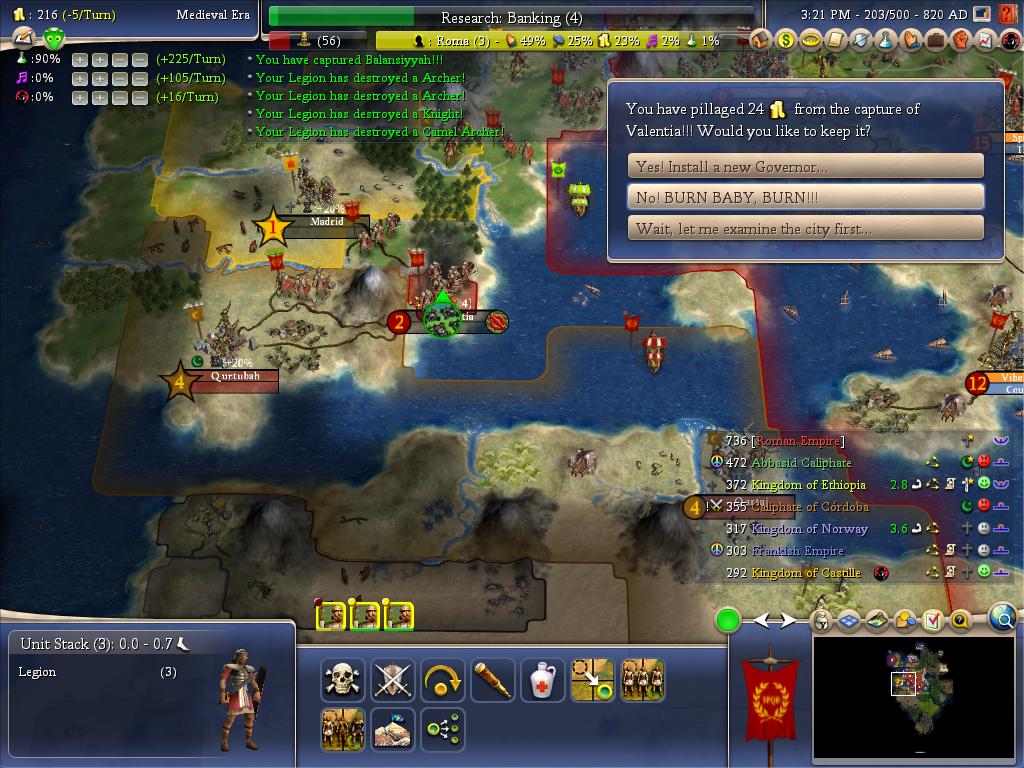Open the event log notepad icon
This screenshot has width=1024, height=768.
pyautogui.click(x=932, y=621)
